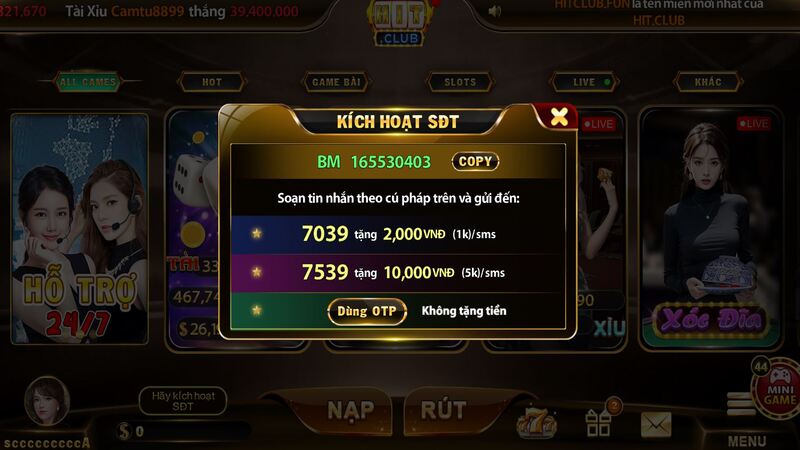Viewport: 800px width, 450px height.
Task: Open the Menu hamburger button
Action: tap(745, 405)
